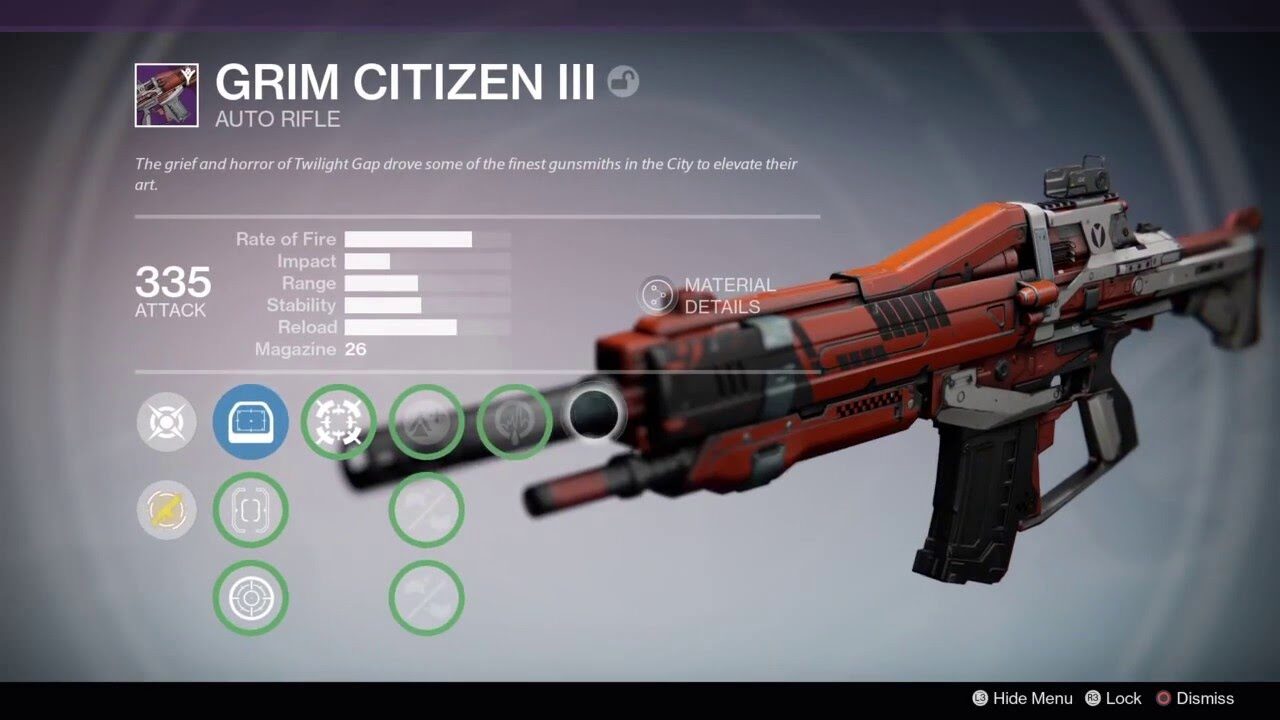Activate the white inward-arrows perk node
Image resolution: width=1280 pixels, height=720 pixels.
click(339, 422)
